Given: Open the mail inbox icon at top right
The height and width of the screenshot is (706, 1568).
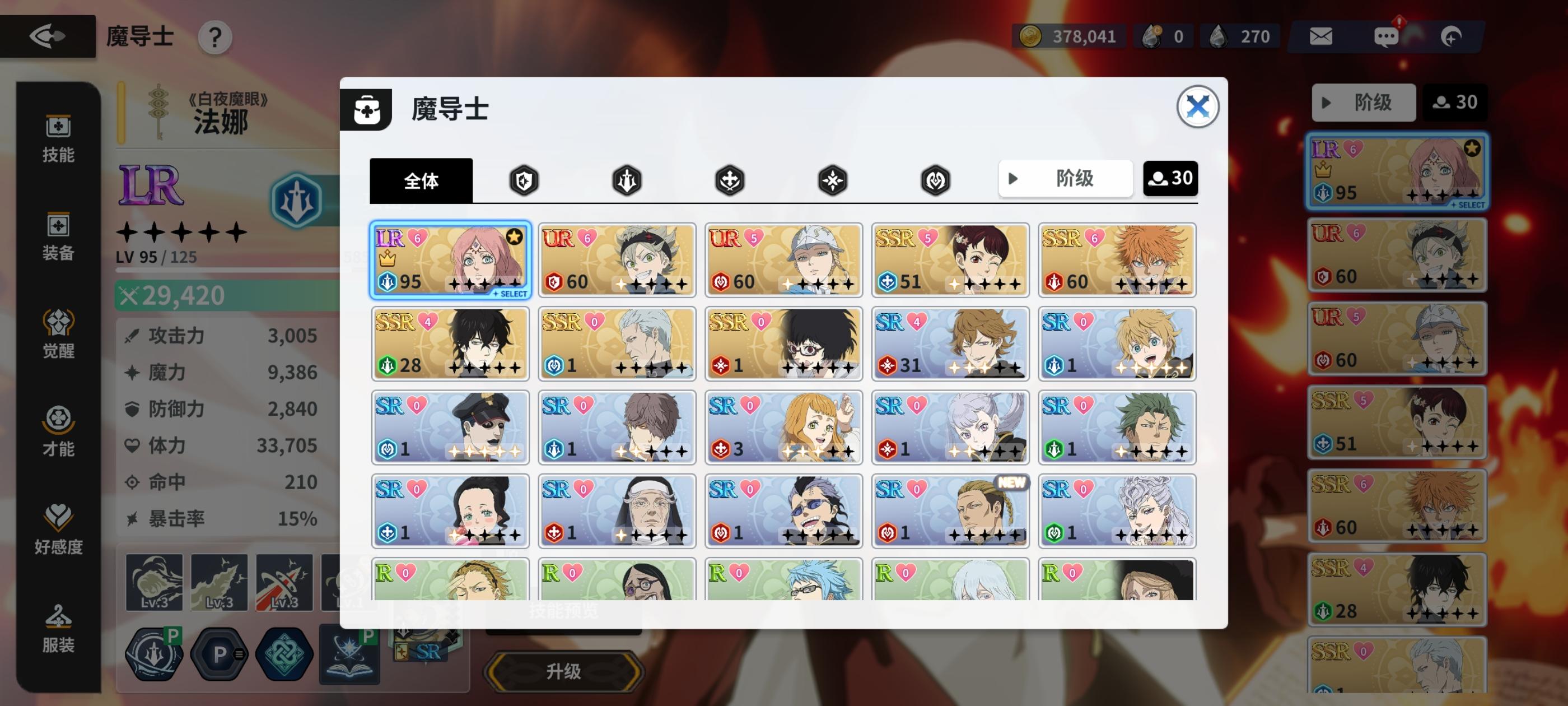Looking at the screenshot, I should [x=1322, y=36].
